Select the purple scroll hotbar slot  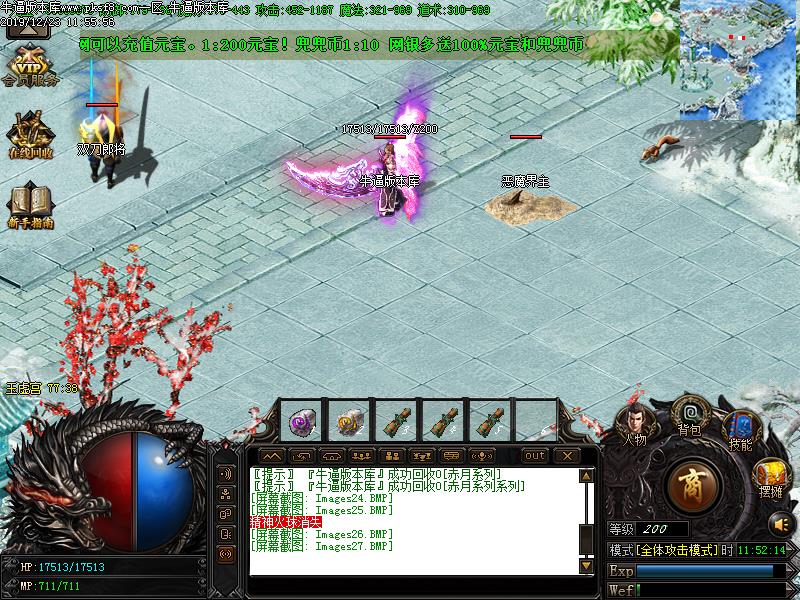pos(301,420)
